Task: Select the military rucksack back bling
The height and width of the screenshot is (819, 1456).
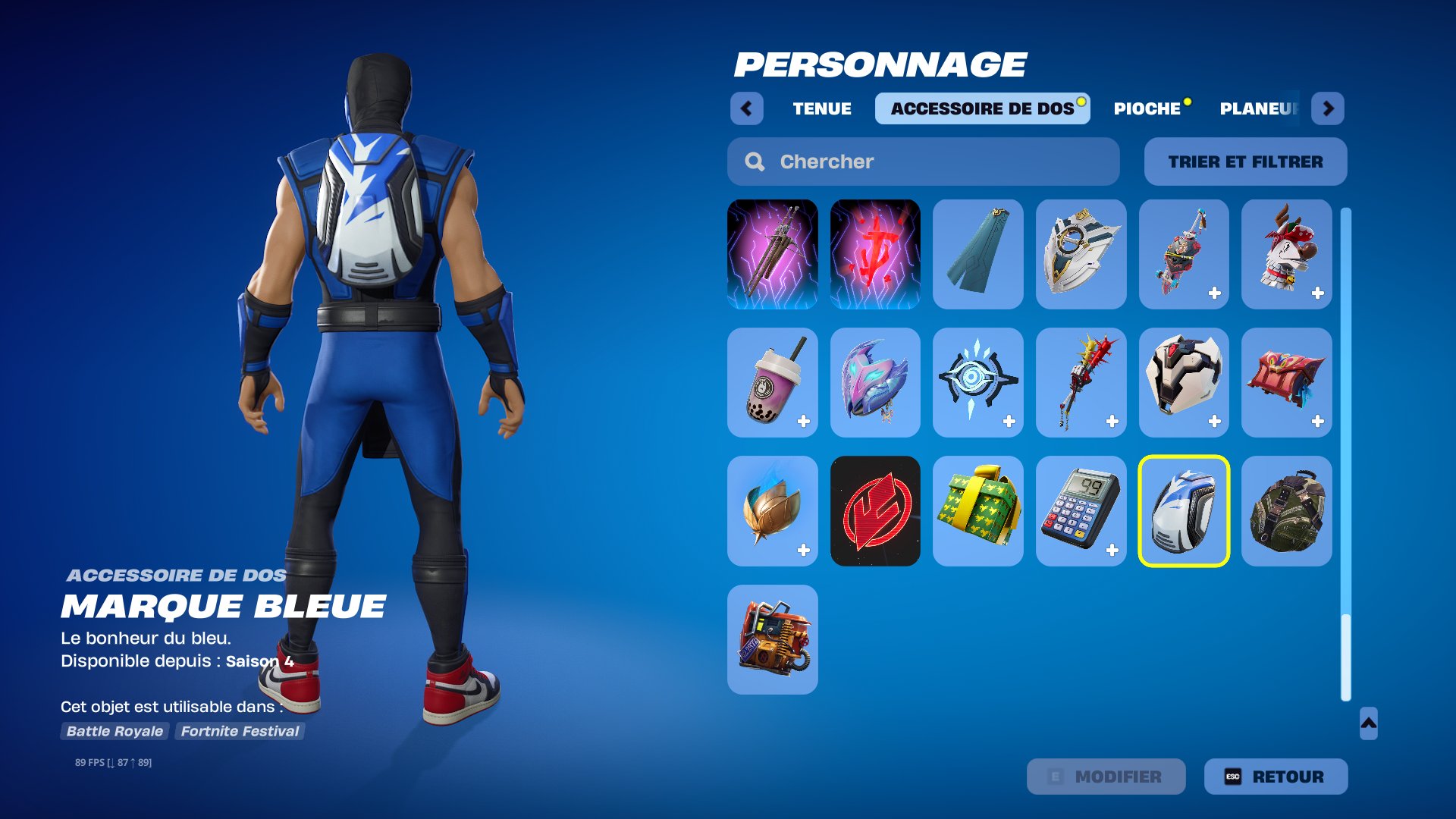Action: pyautogui.click(x=1286, y=510)
